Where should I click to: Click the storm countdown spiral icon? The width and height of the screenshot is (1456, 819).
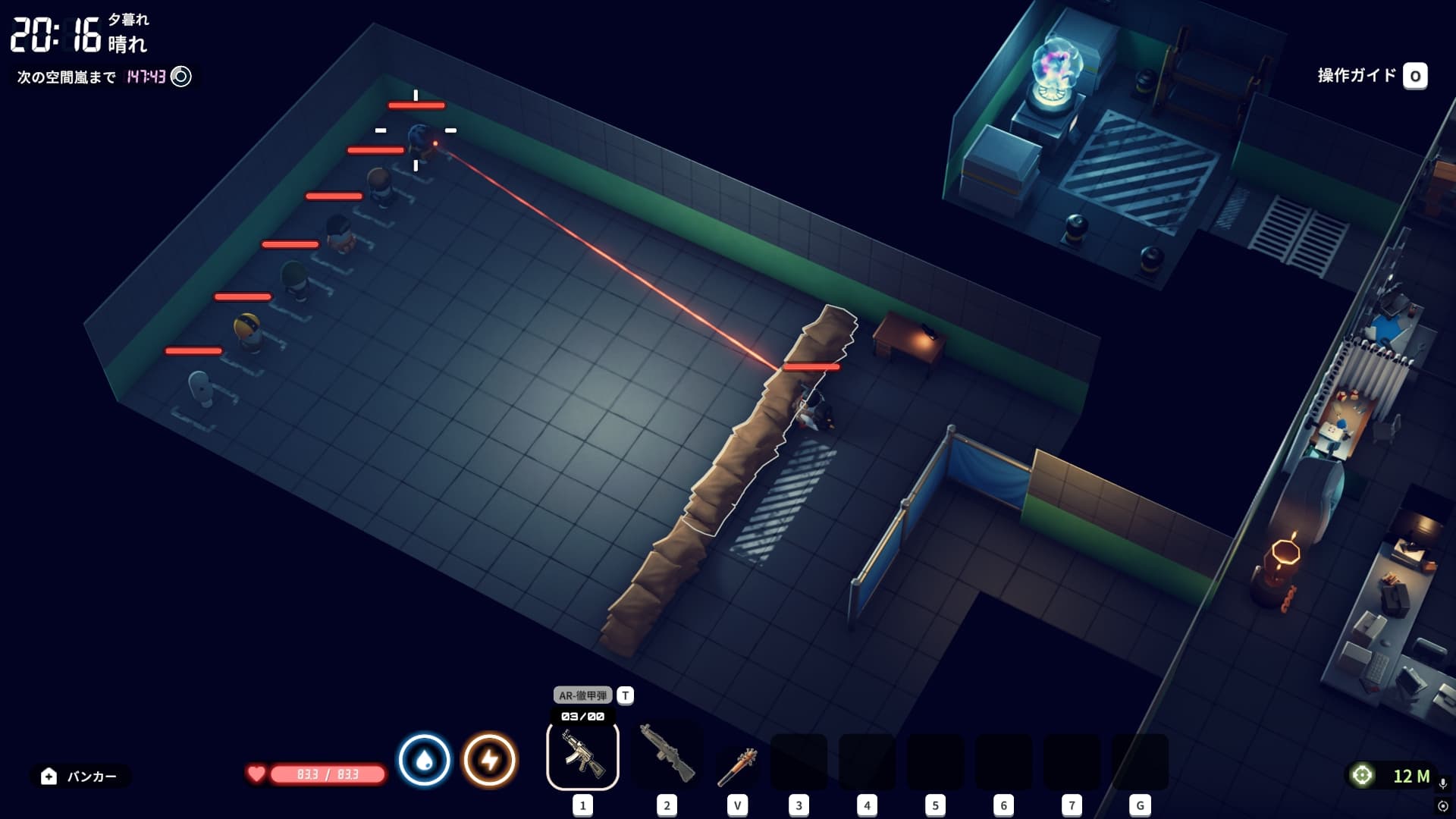[181, 77]
